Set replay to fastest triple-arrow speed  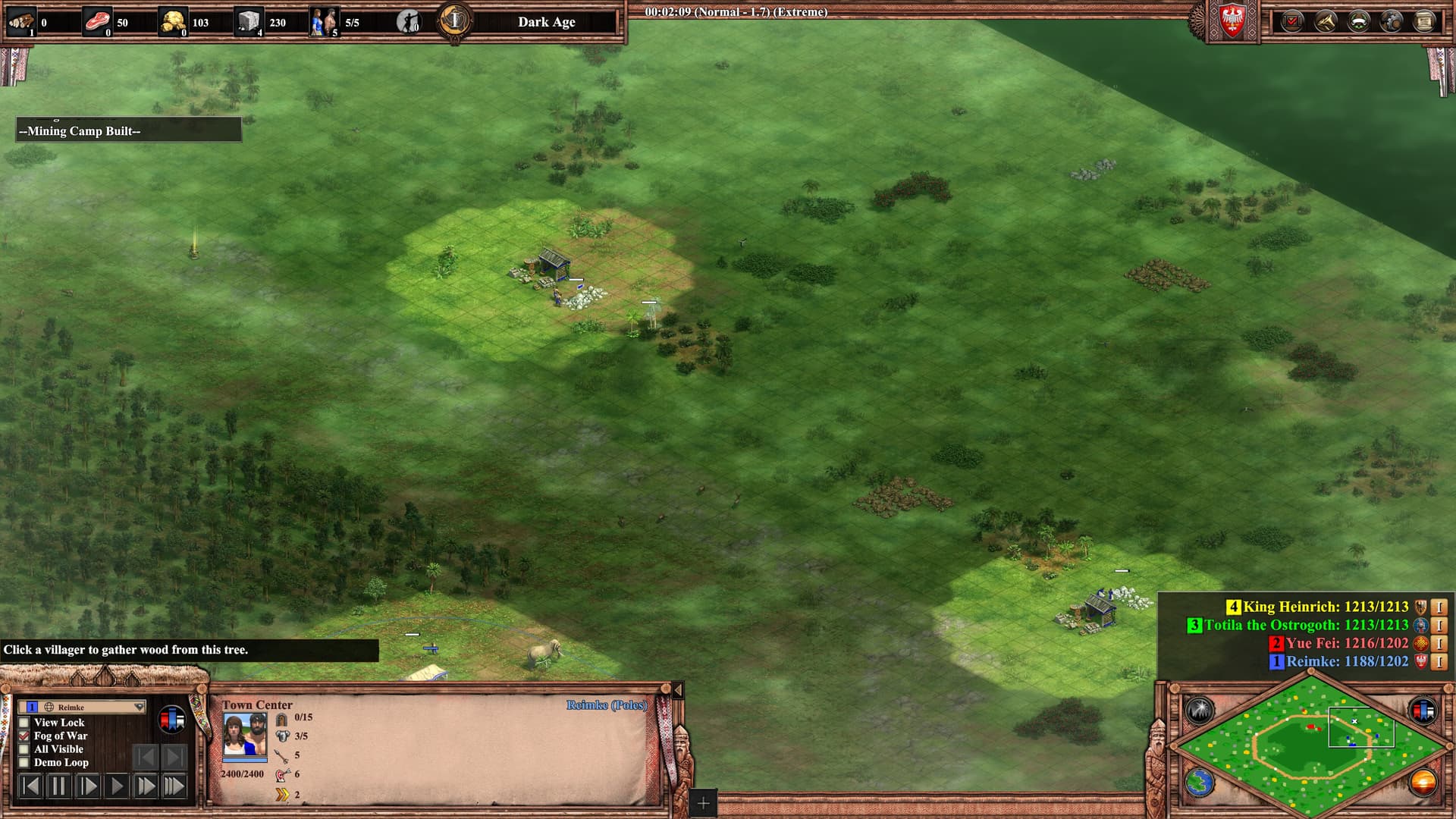(x=174, y=786)
